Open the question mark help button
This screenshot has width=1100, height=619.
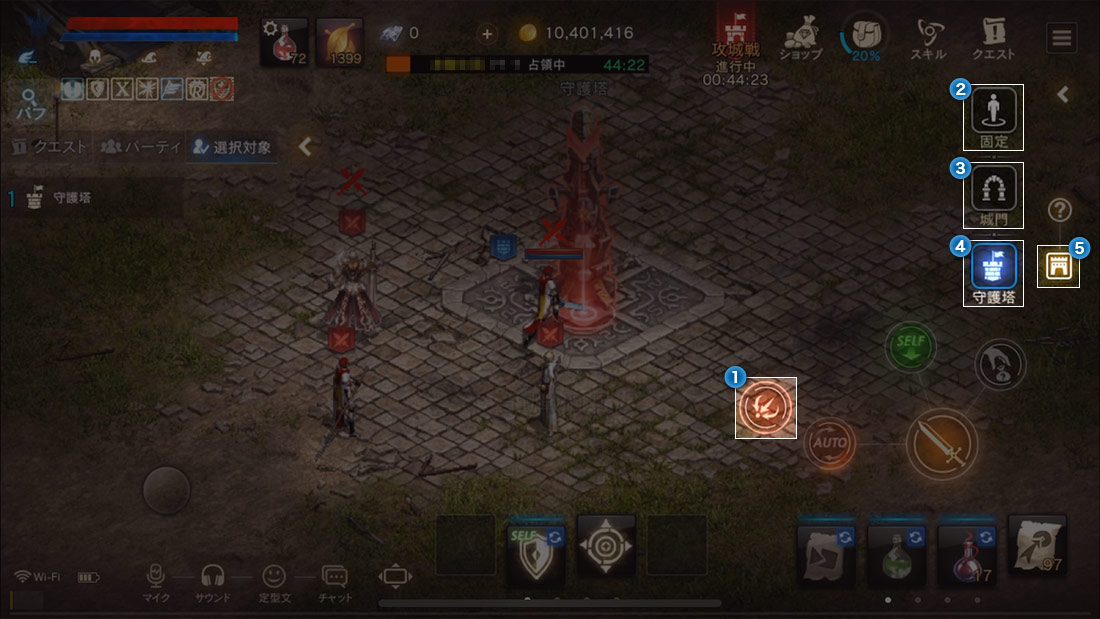1060,210
